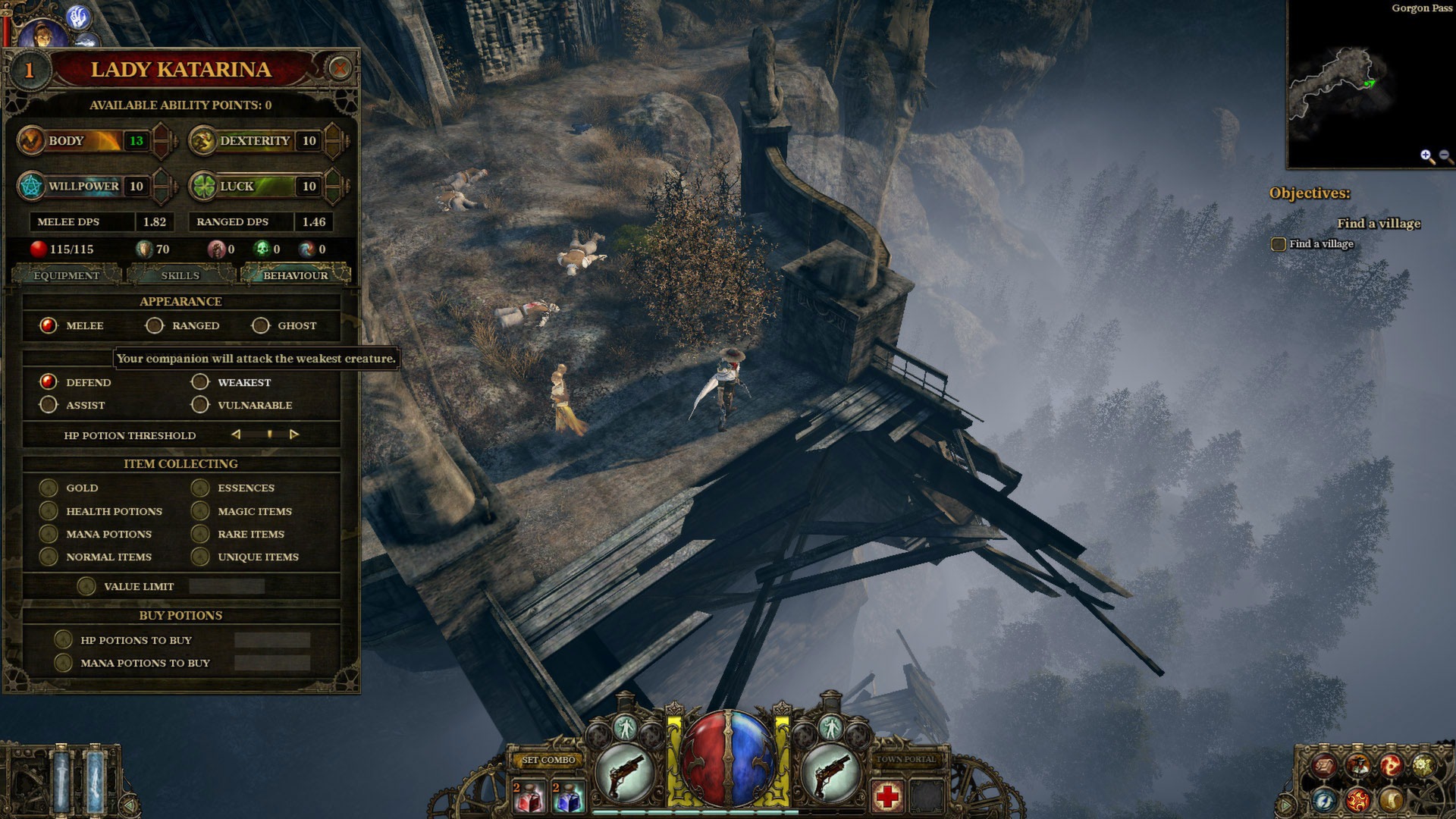Click Lady Katarina's portrait at top-left
The height and width of the screenshot is (819, 1456).
(x=43, y=33)
